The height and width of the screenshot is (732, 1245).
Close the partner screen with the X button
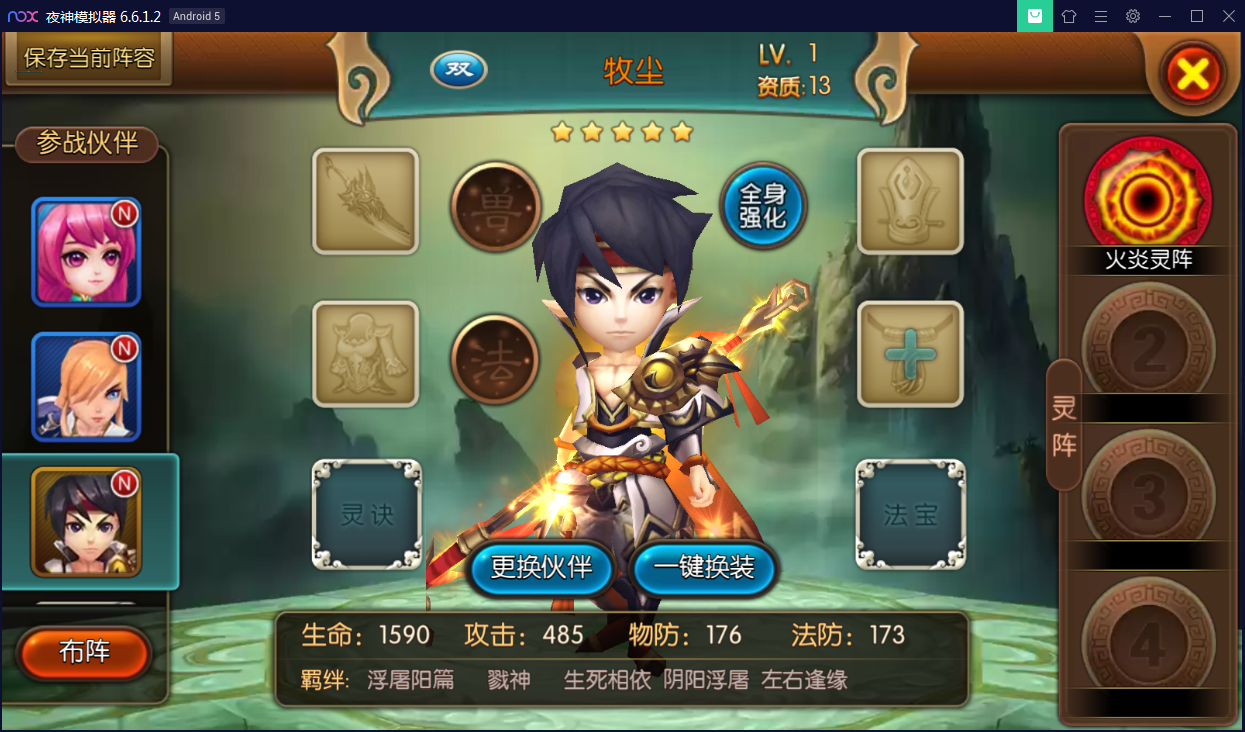coord(1194,73)
